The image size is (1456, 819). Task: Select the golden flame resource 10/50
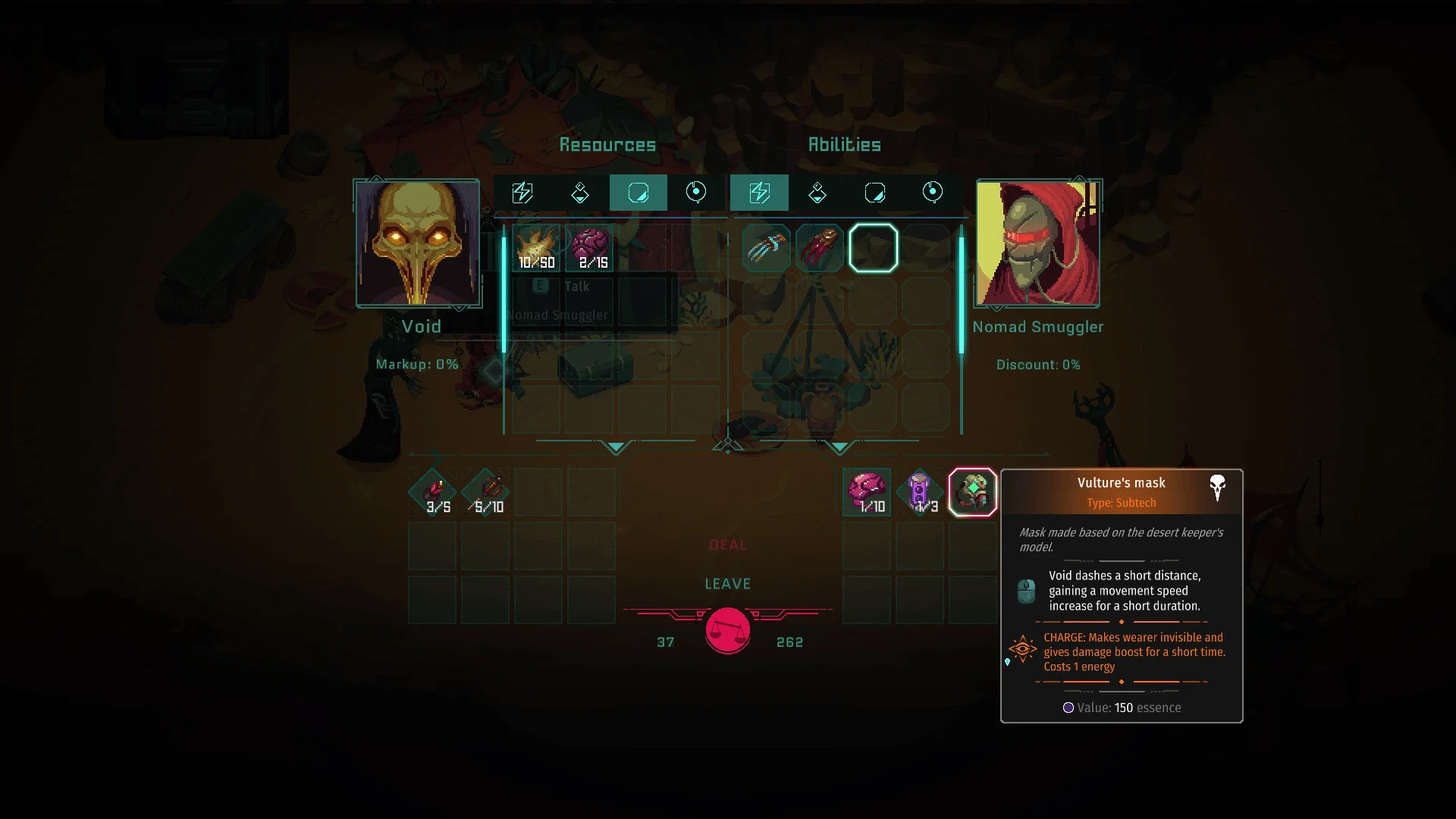point(536,249)
